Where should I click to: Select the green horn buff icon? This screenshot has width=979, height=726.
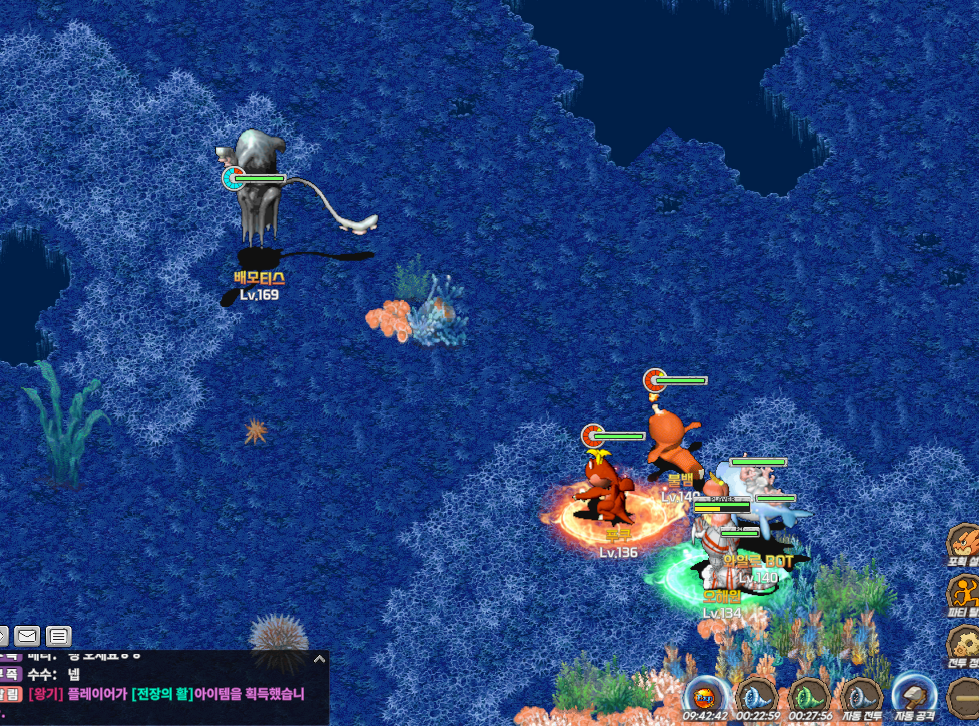[808, 695]
